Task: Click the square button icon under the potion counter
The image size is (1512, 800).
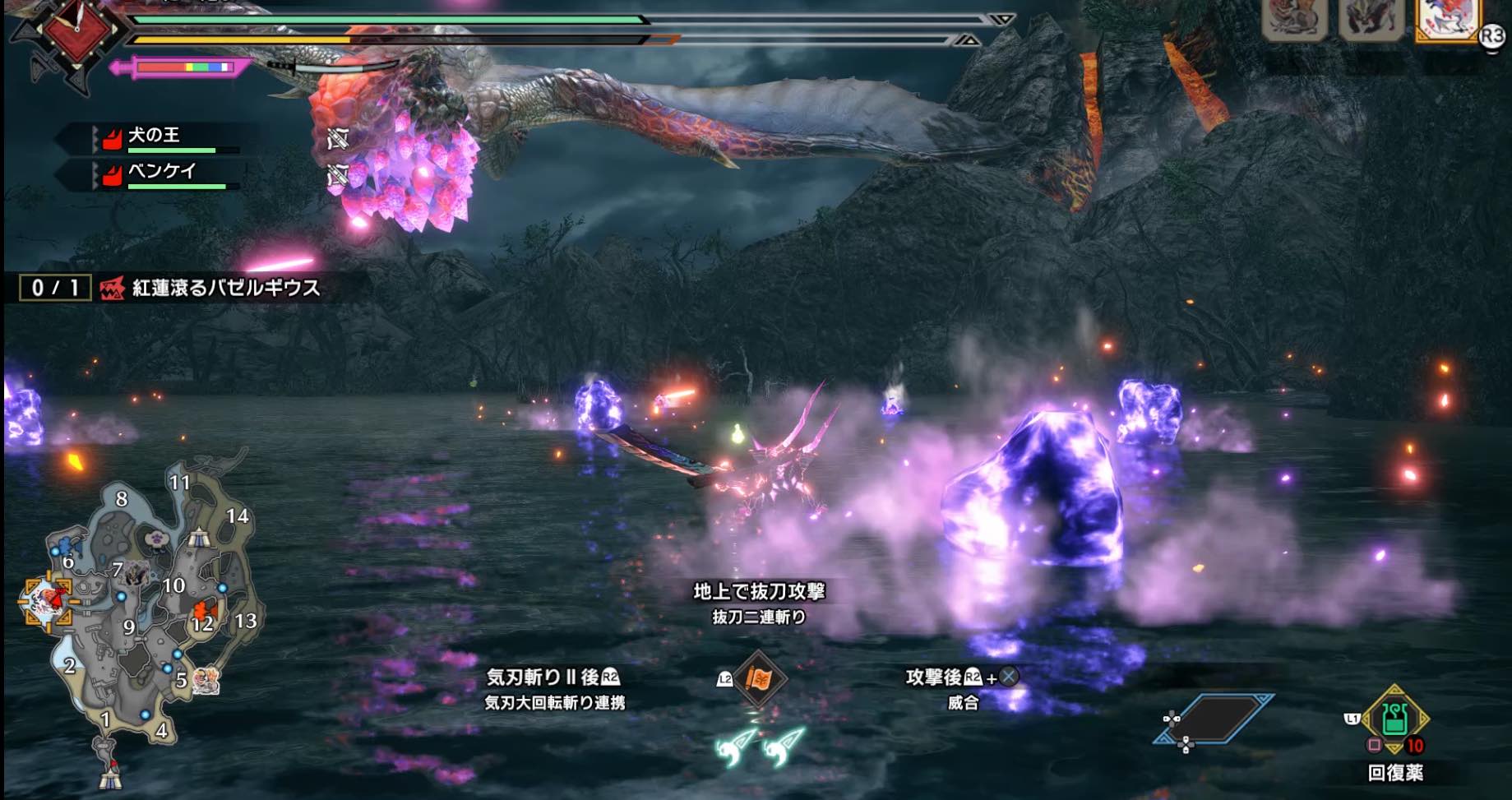Action: (1375, 745)
